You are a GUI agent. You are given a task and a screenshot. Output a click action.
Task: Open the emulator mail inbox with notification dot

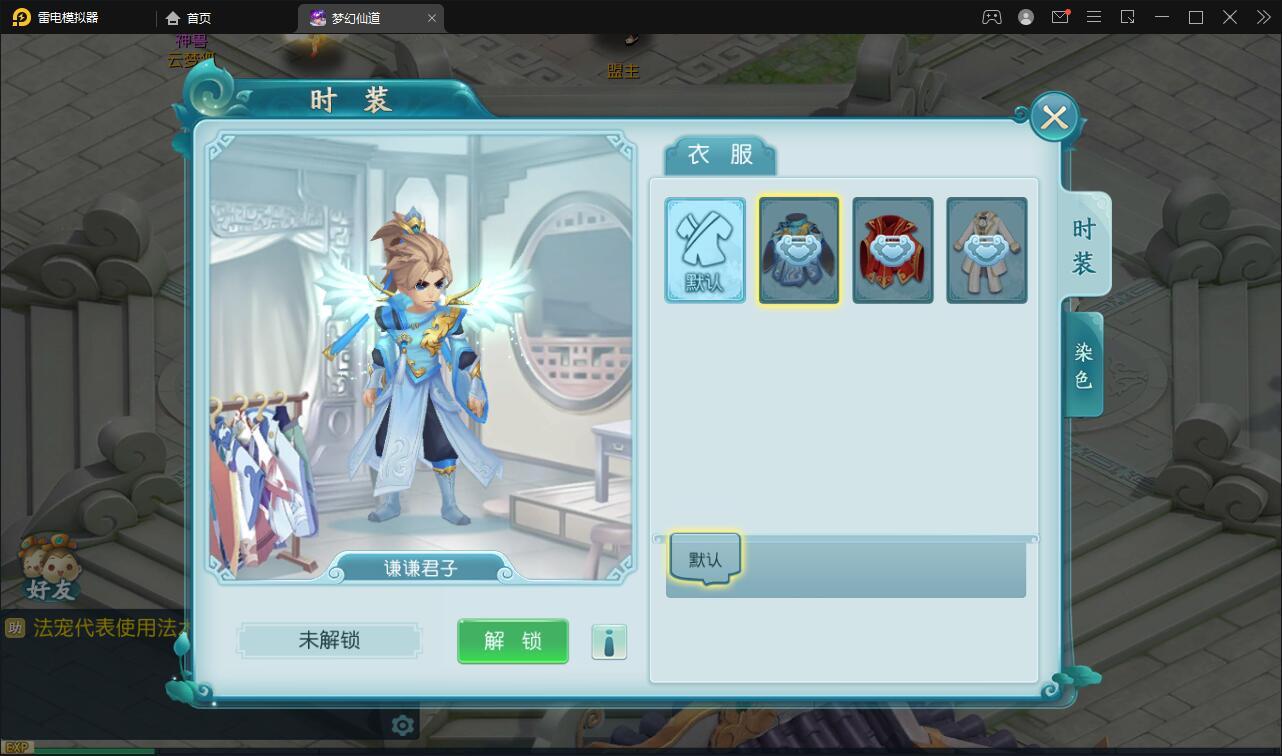(x=1060, y=17)
